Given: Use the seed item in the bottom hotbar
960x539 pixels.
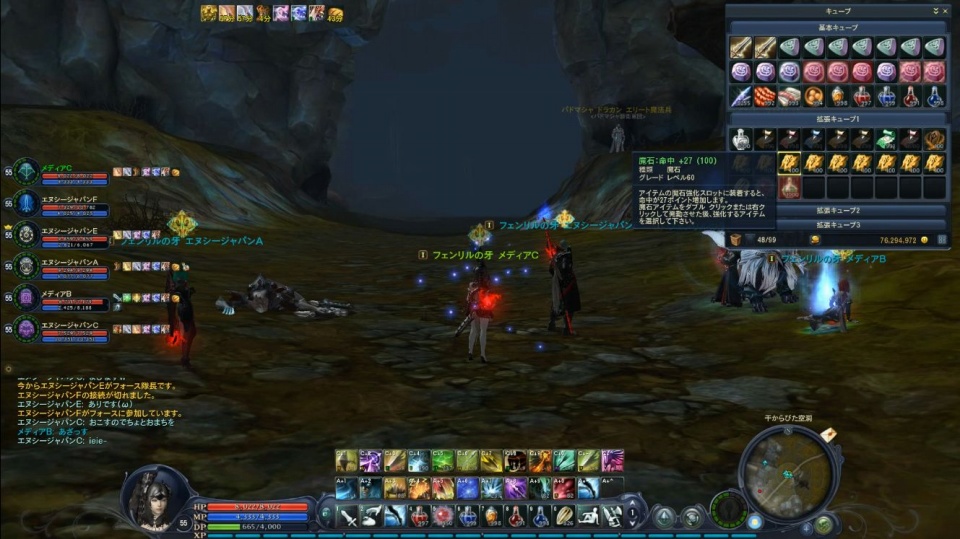Looking at the screenshot, I should tap(566, 516).
